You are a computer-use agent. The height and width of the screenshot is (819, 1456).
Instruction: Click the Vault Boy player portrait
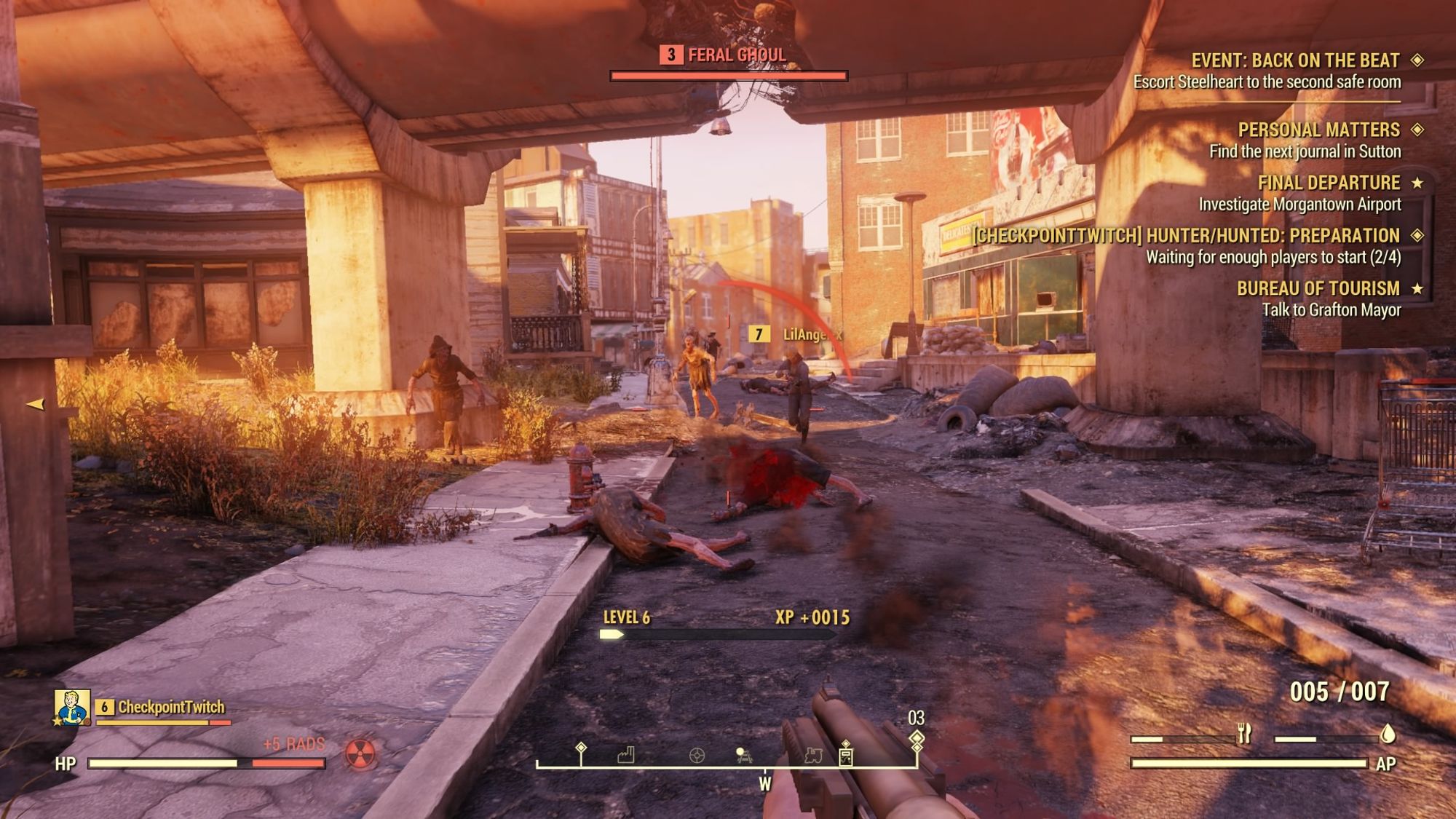pos(72,708)
